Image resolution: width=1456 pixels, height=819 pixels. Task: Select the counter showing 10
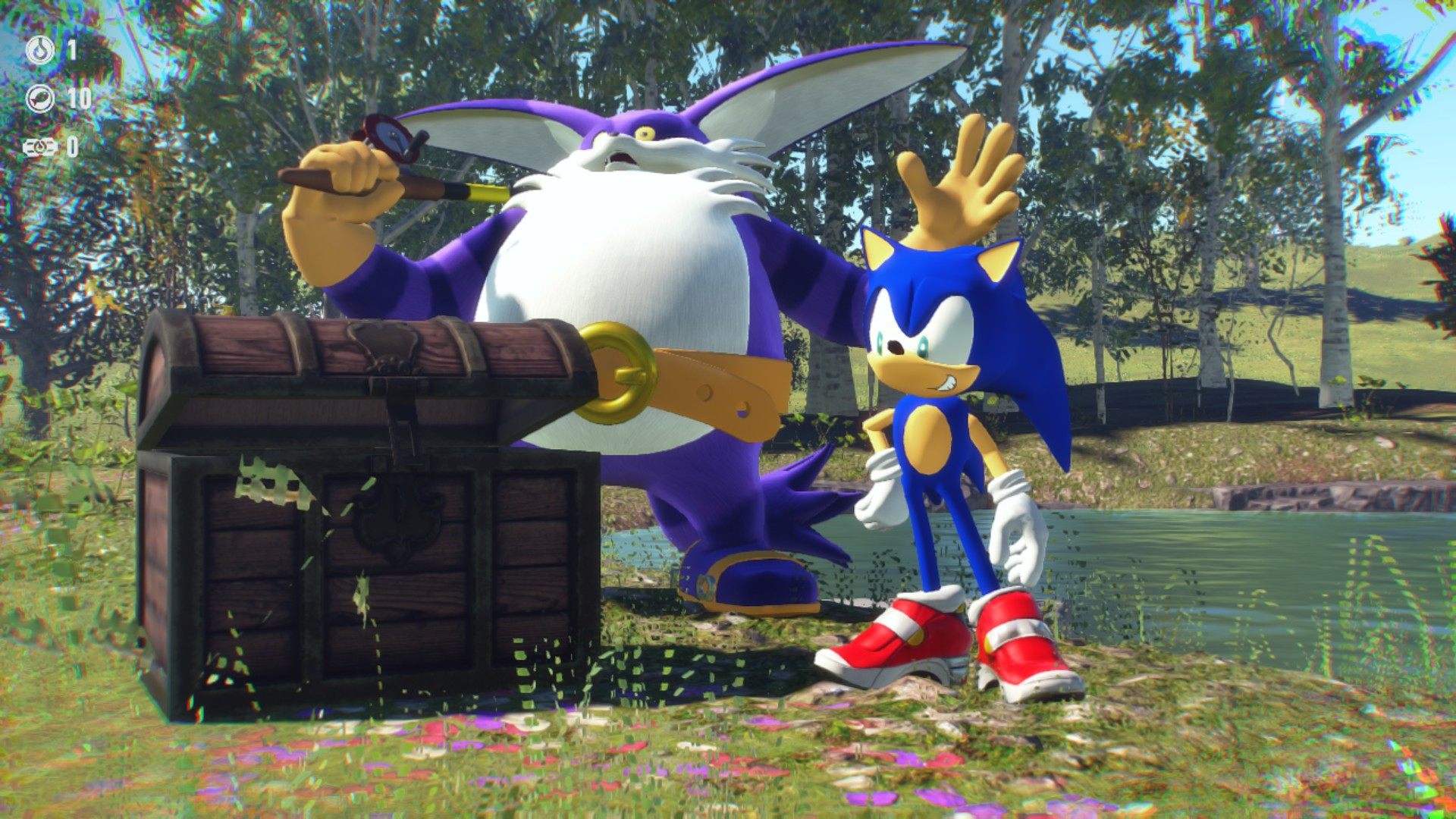pos(80,97)
